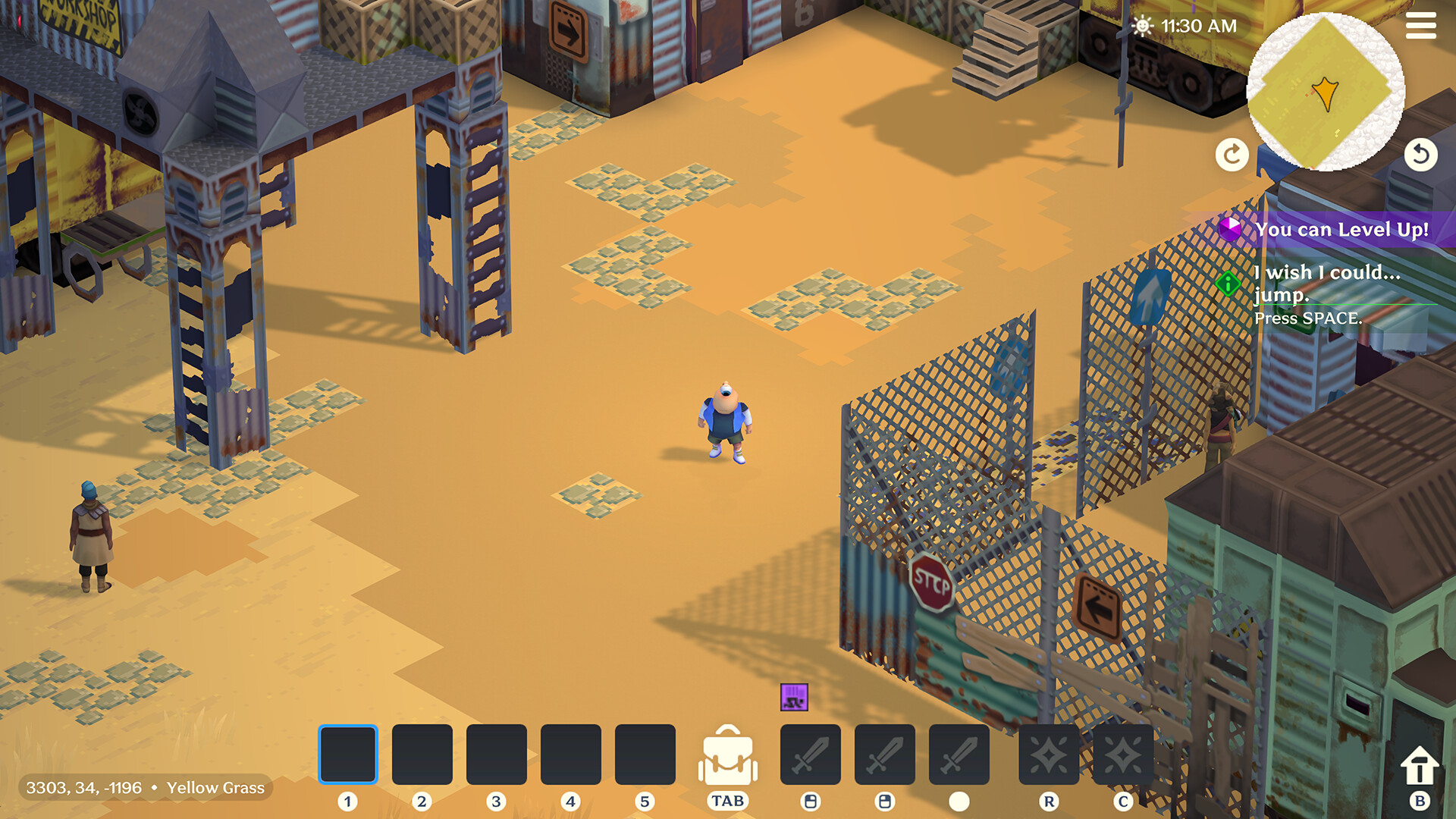Open the circular minimap

click(1326, 93)
